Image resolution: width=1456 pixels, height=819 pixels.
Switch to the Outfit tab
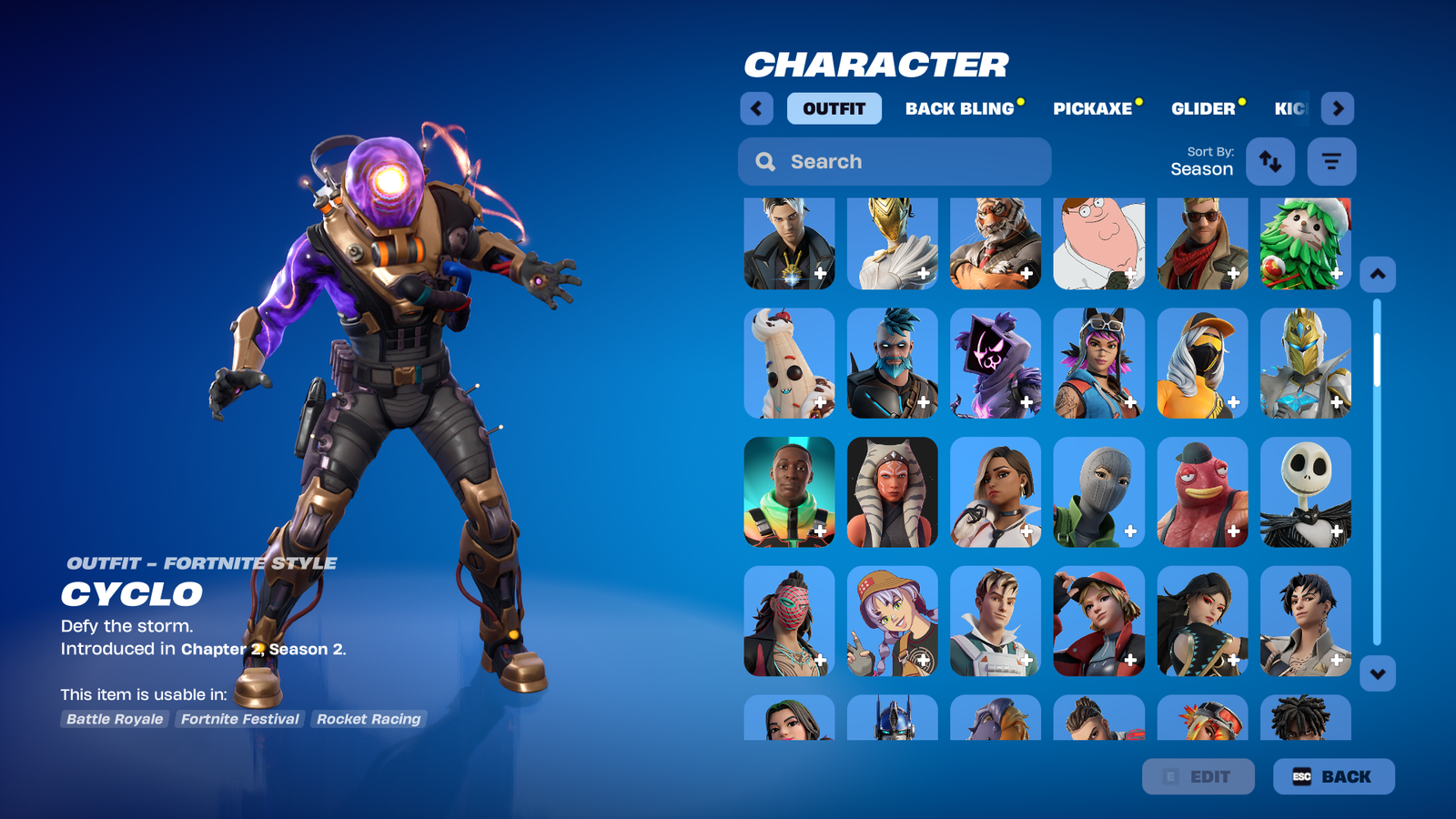tap(834, 108)
